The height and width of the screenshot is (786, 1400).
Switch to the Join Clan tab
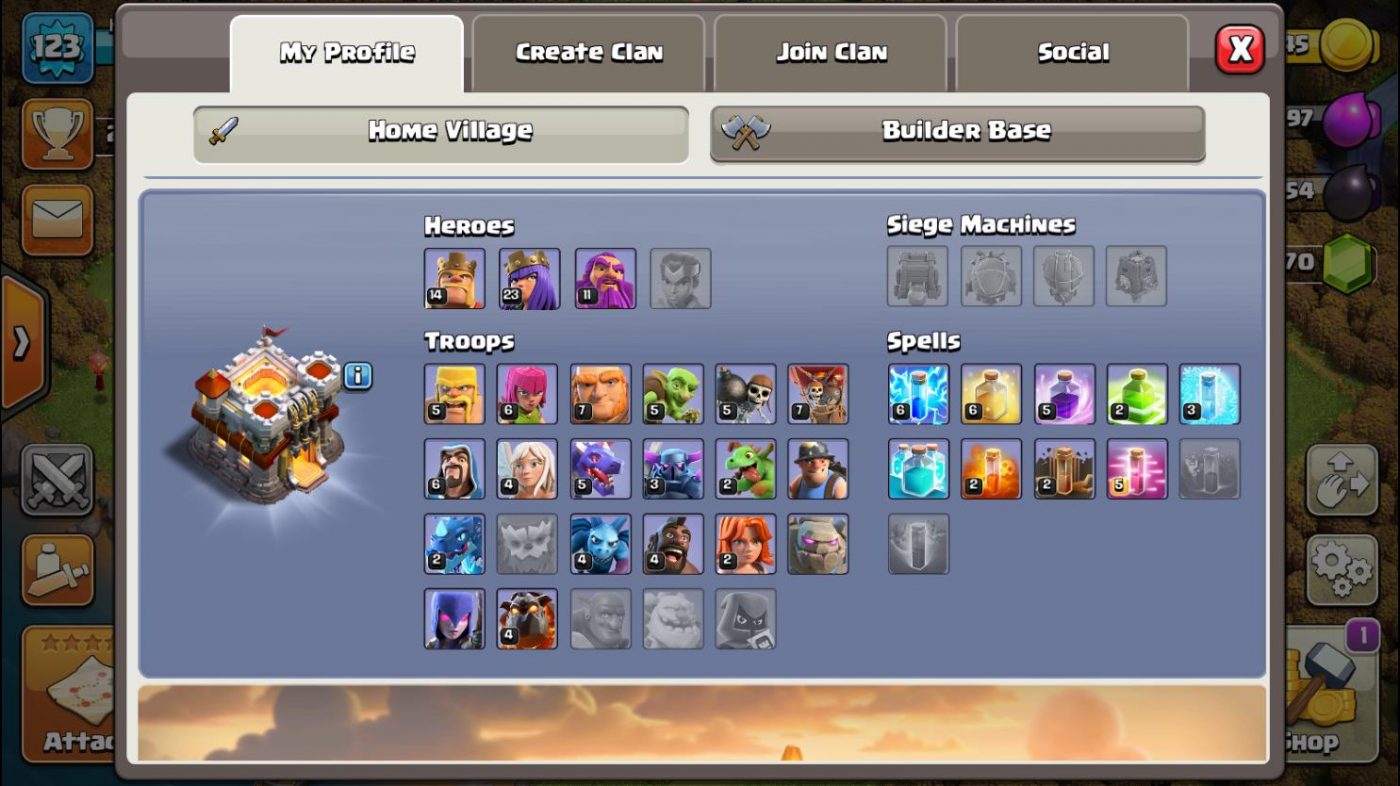pyautogui.click(x=833, y=51)
